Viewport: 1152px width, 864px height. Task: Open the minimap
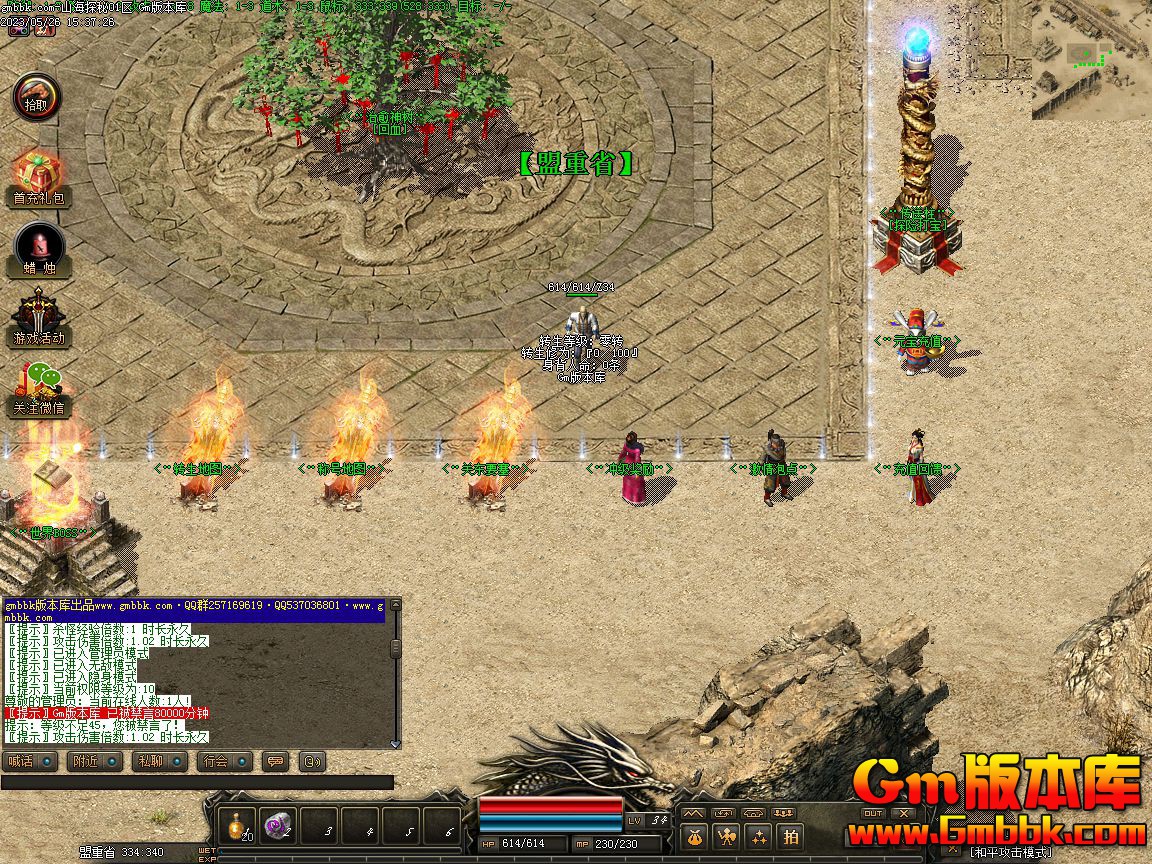point(1091,58)
